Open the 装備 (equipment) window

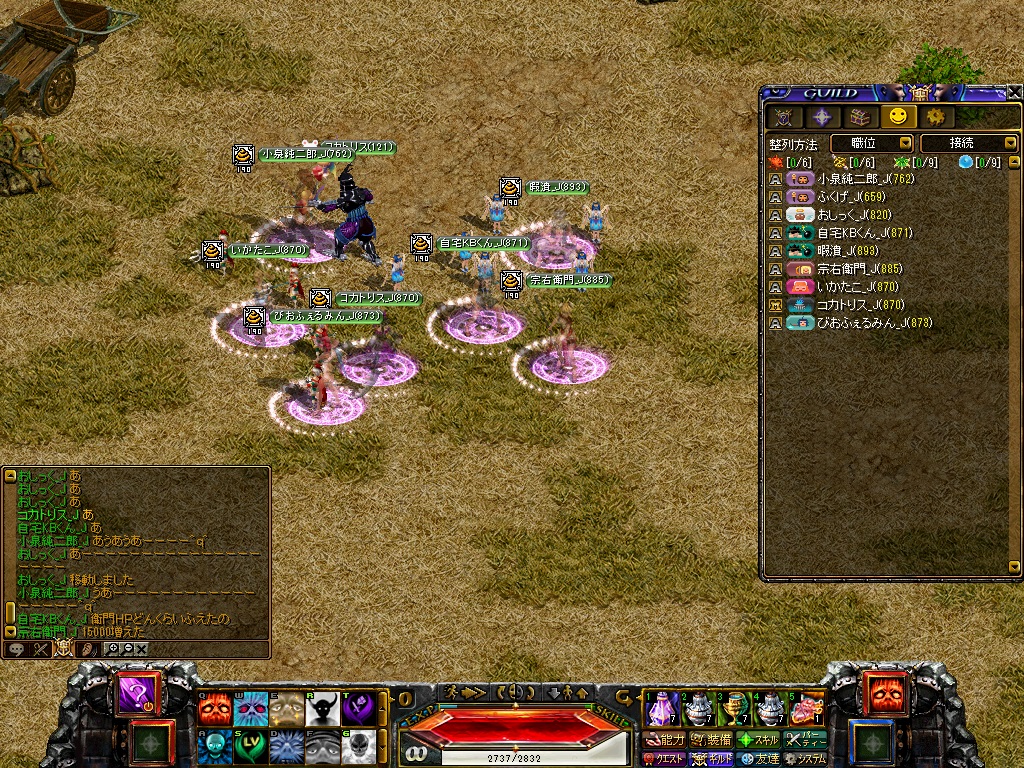710,740
